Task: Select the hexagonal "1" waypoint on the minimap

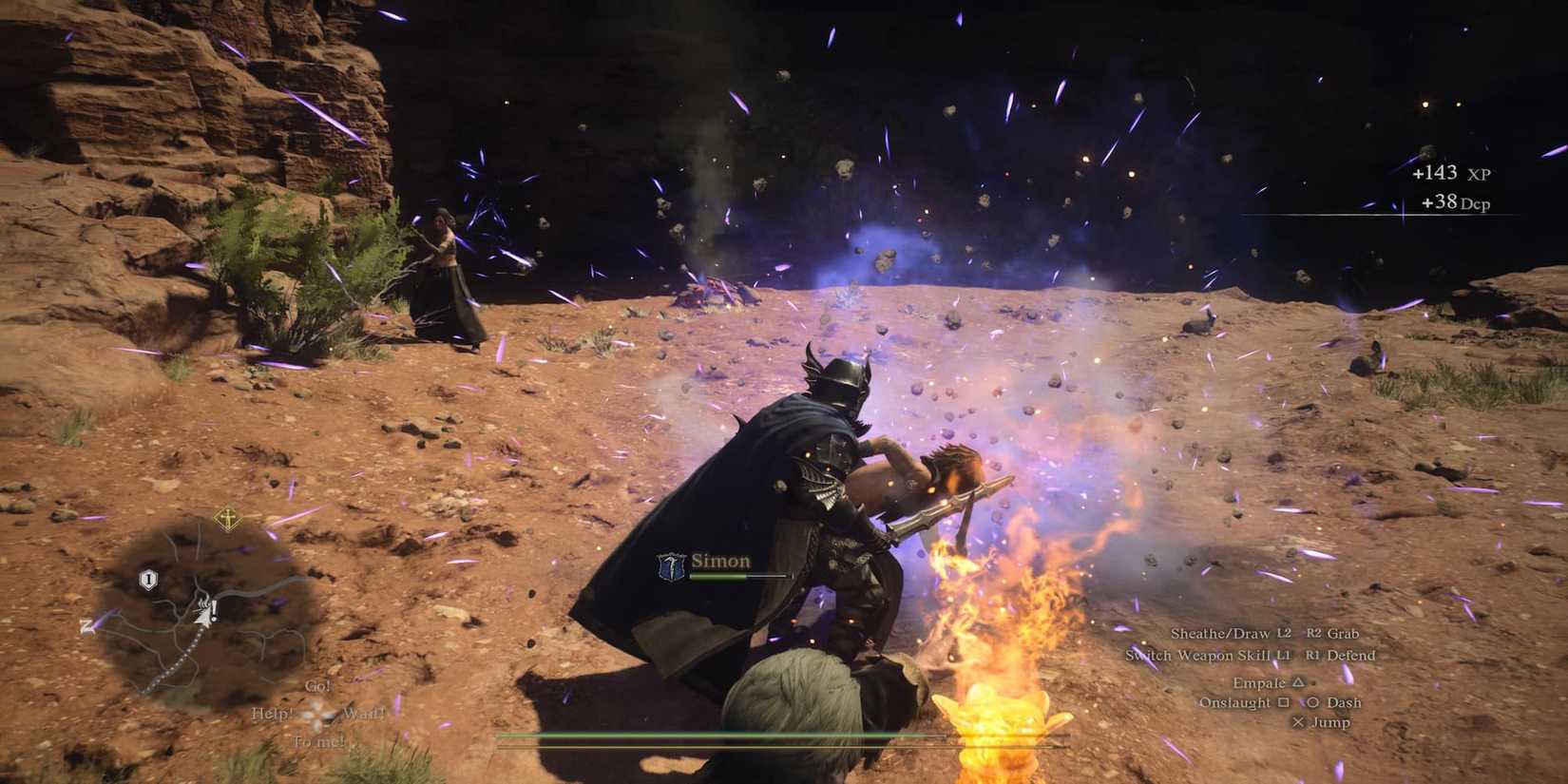Action: click(x=149, y=579)
